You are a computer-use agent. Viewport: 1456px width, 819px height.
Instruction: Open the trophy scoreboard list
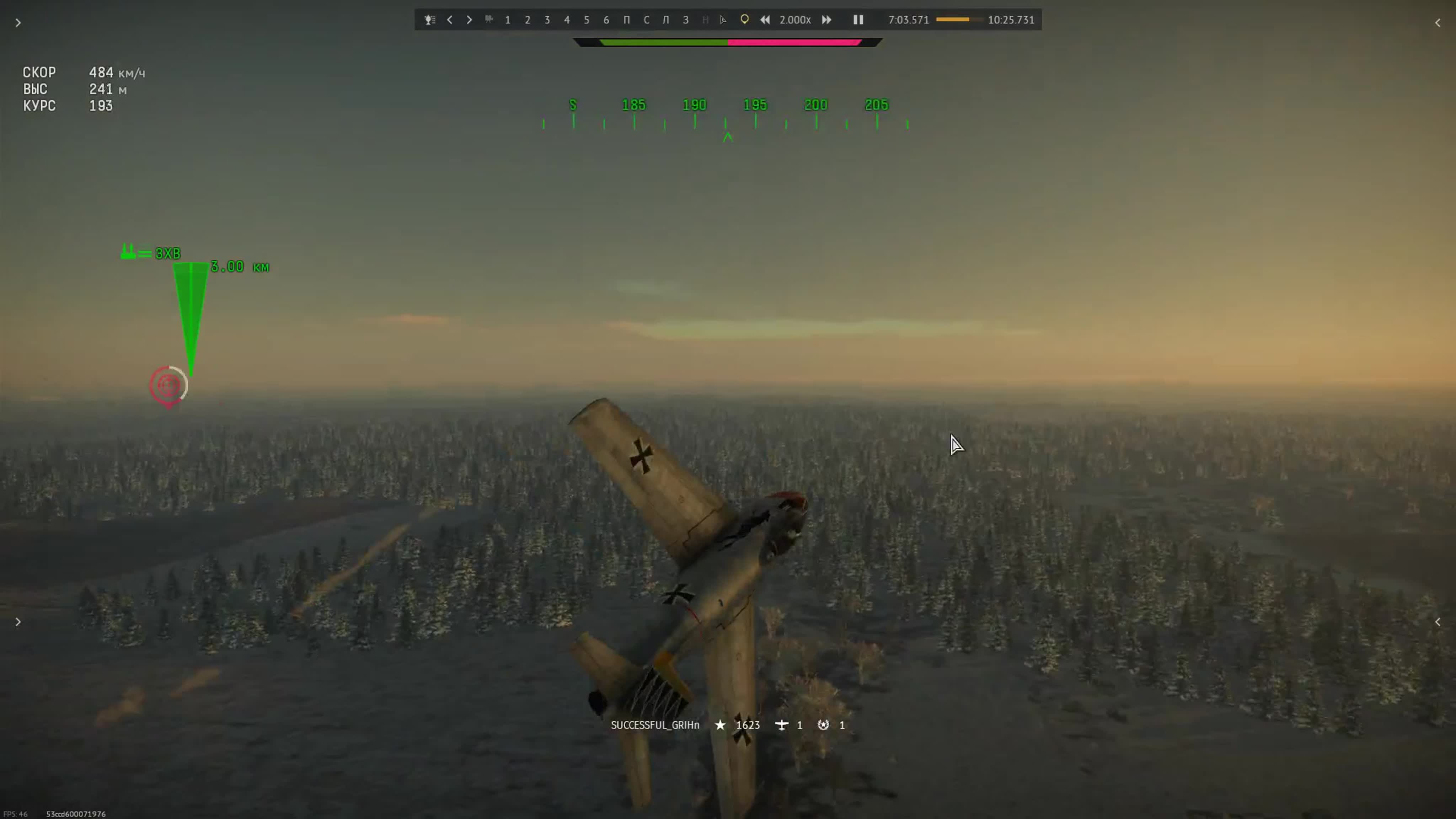tap(430, 20)
